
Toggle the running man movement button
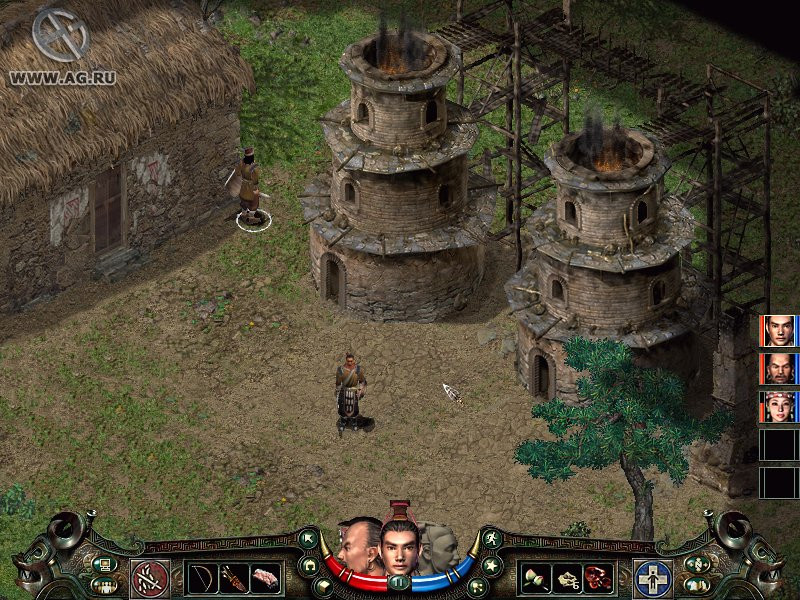491,540
